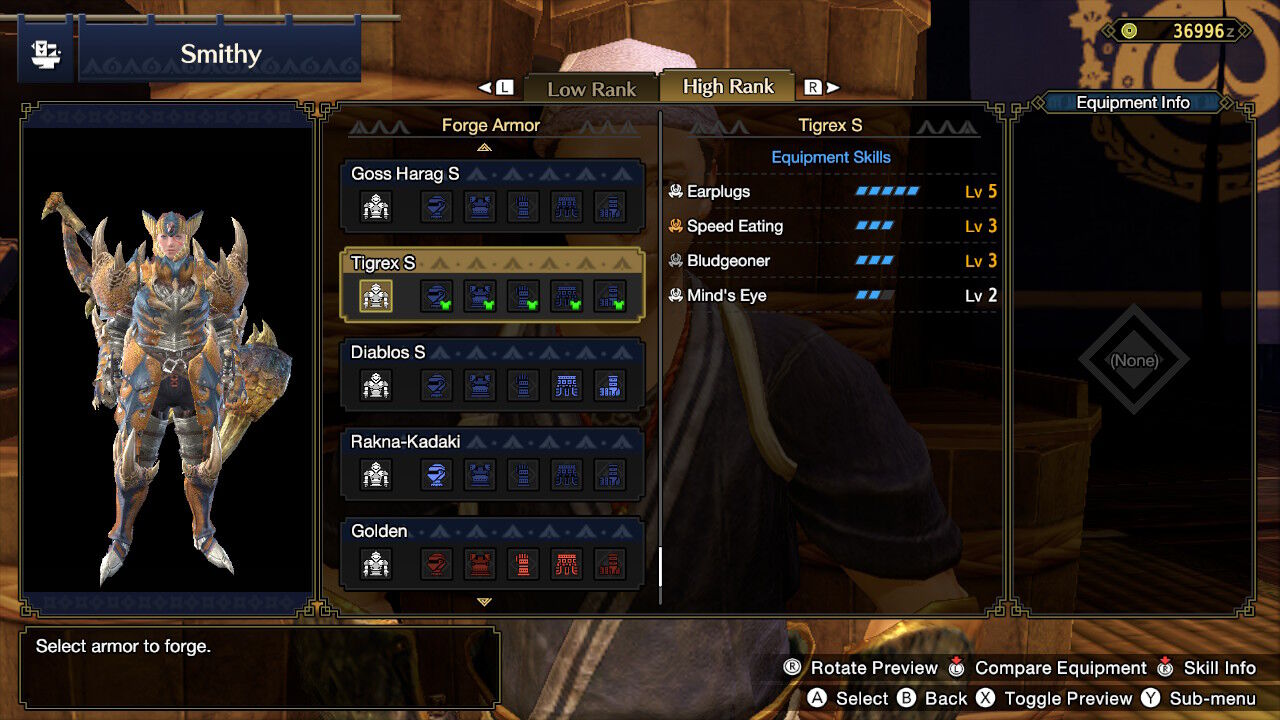Select the High Rank tab
The width and height of the screenshot is (1280, 720).
click(728, 87)
